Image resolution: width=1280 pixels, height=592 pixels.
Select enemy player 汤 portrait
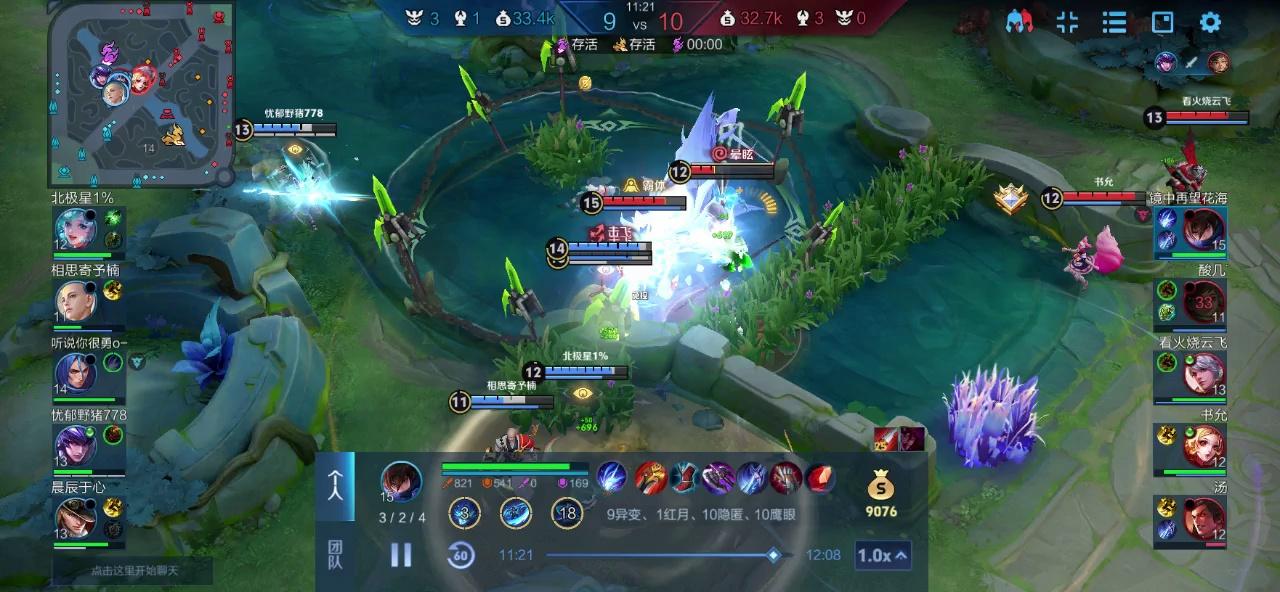(1203, 518)
